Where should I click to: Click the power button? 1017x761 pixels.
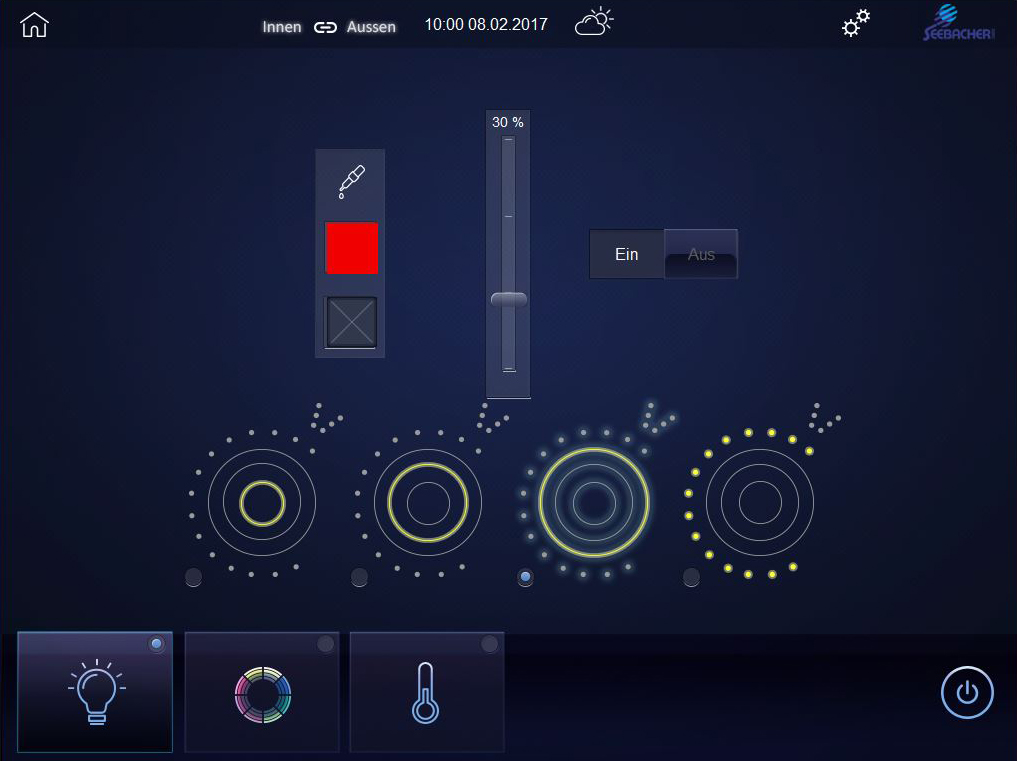pyautogui.click(x=967, y=692)
